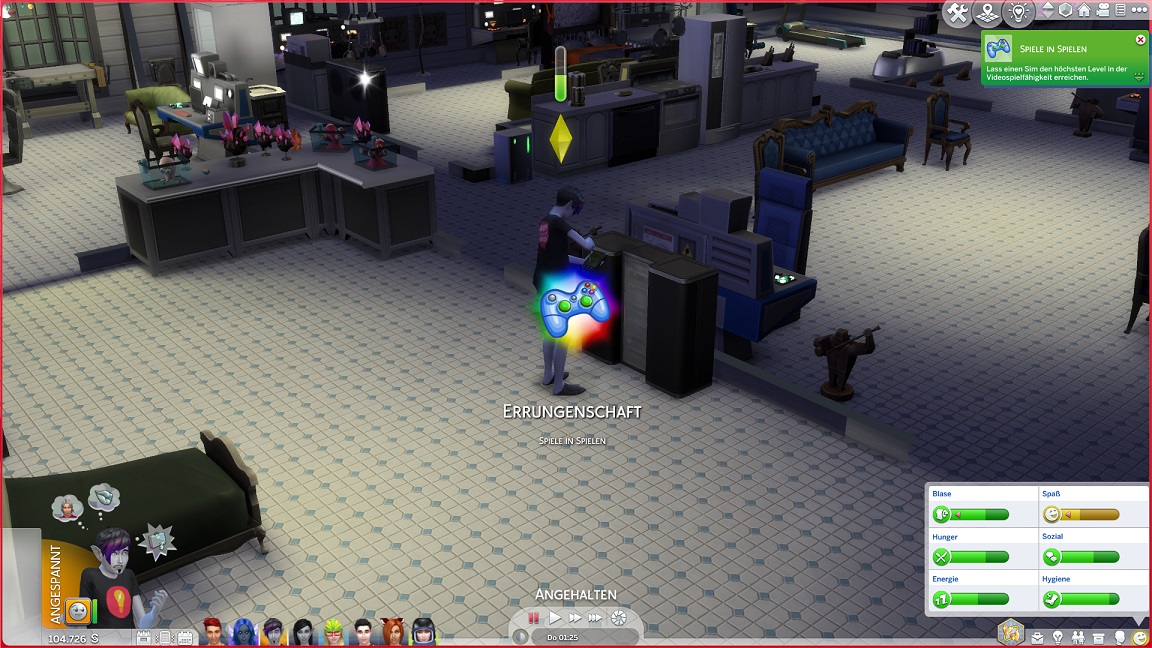The height and width of the screenshot is (648, 1152).
Task: Click the active Sim's mood emotion icon
Action: coord(77,610)
